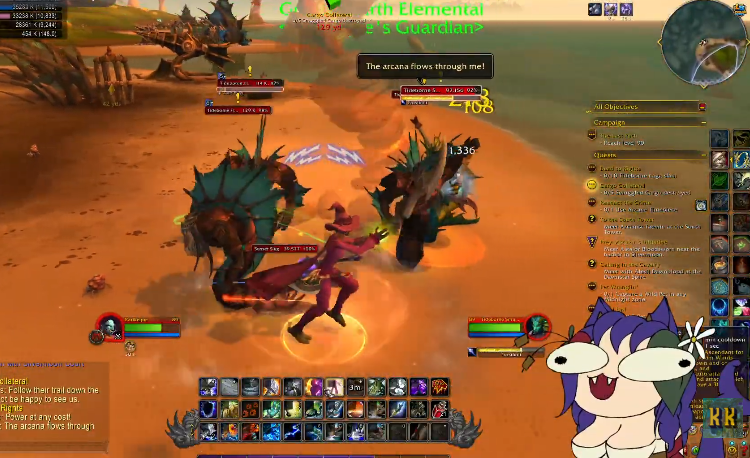Click the chat log window
This screenshot has height=458, width=750.
(x=50, y=395)
